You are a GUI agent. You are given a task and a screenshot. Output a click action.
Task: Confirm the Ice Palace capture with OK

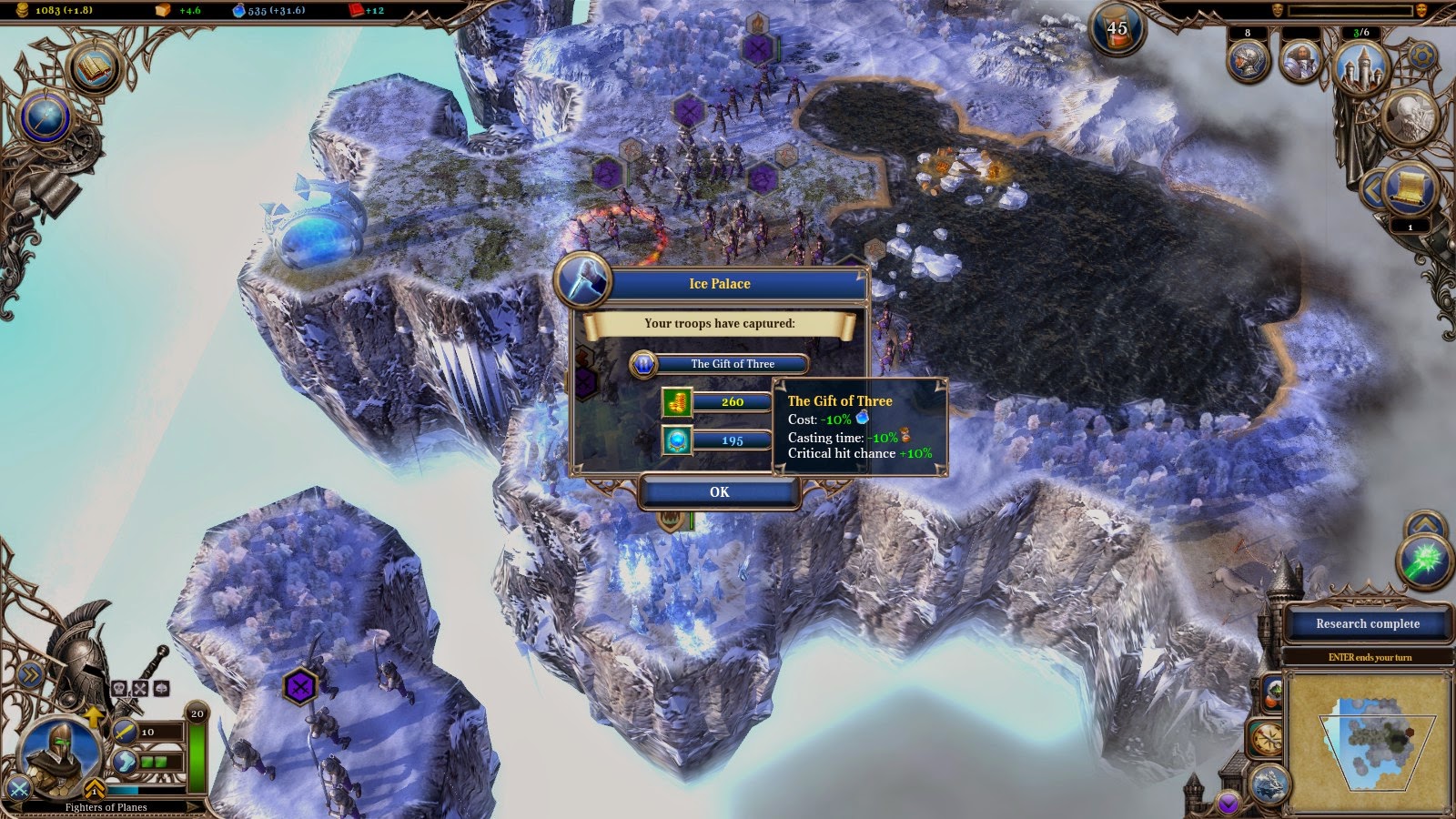pos(719,492)
